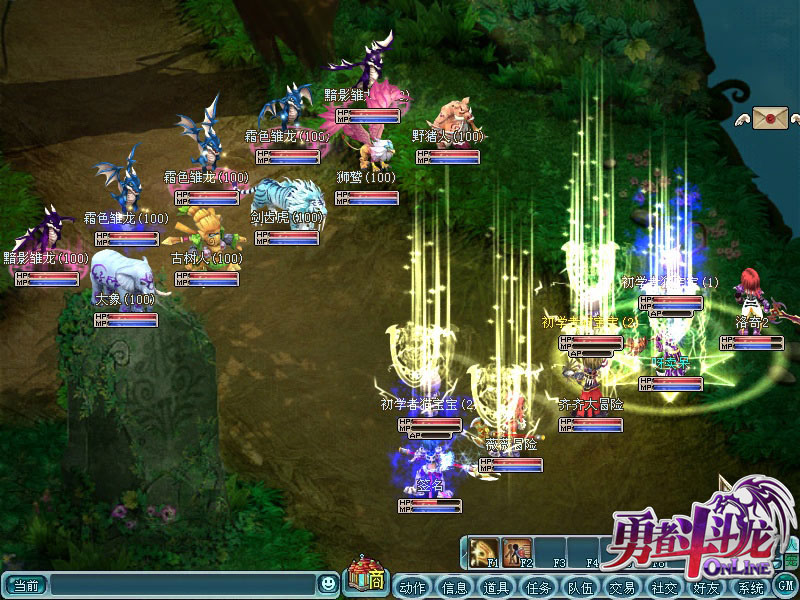Open the 队伍 (Team) panel
Image resolution: width=800 pixels, height=600 pixels.
click(x=580, y=587)
